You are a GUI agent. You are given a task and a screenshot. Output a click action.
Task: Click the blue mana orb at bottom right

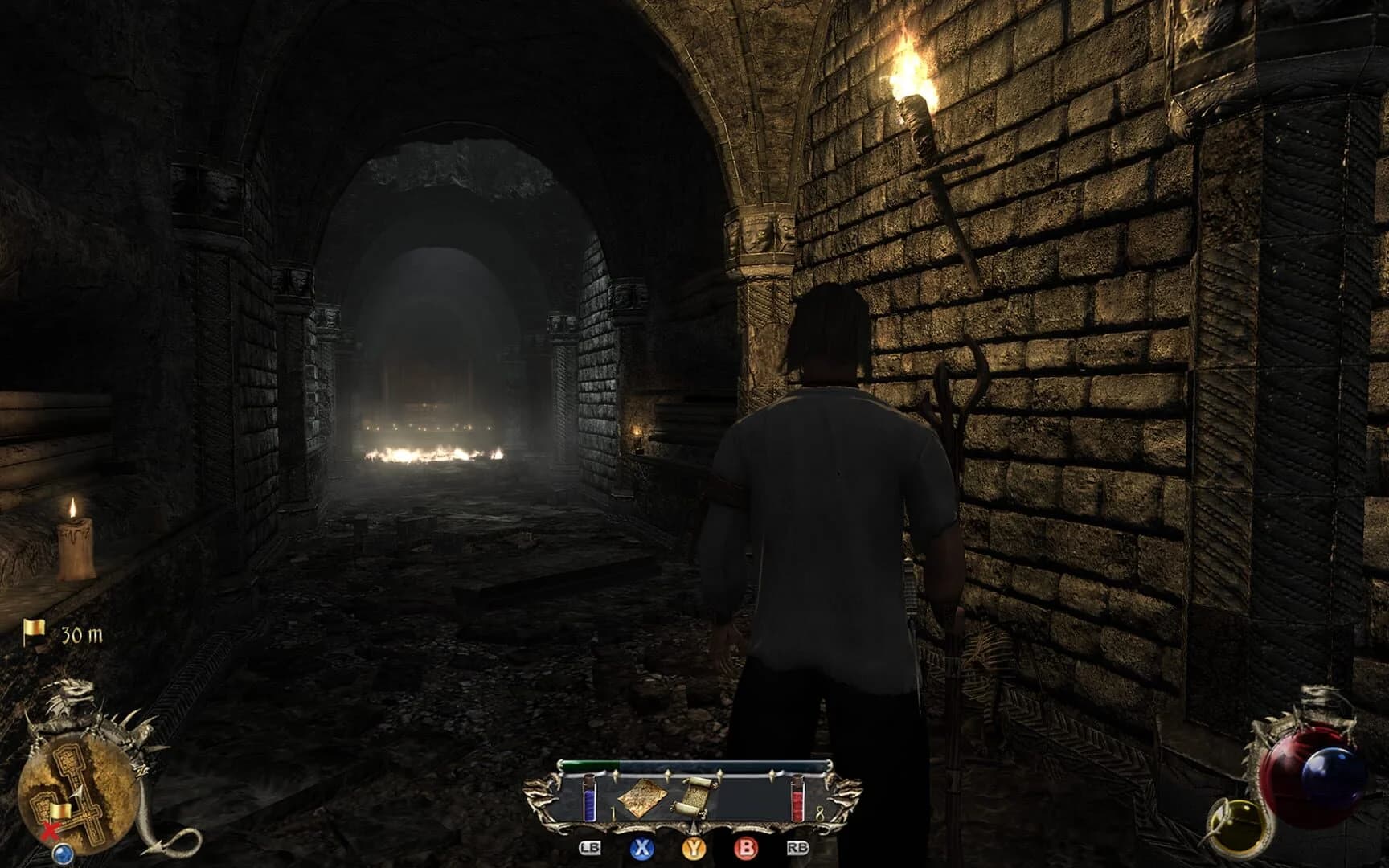click(x=1330, y=773)
